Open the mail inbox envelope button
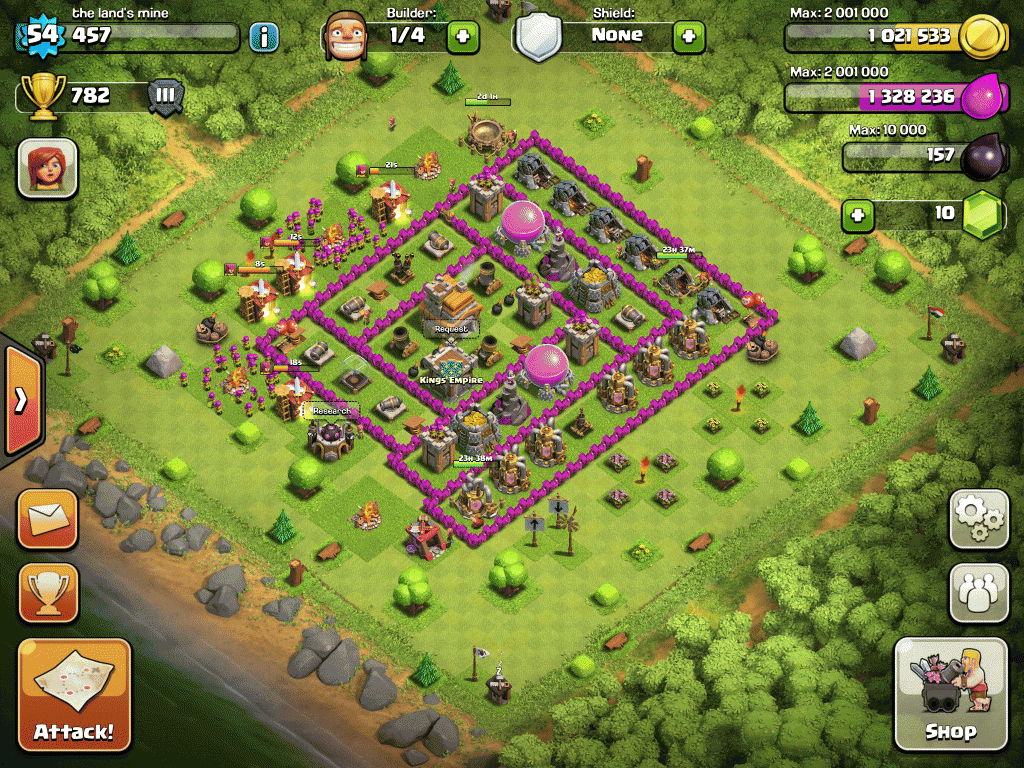This screenshot has width=1024, height=768. point(47,519)
